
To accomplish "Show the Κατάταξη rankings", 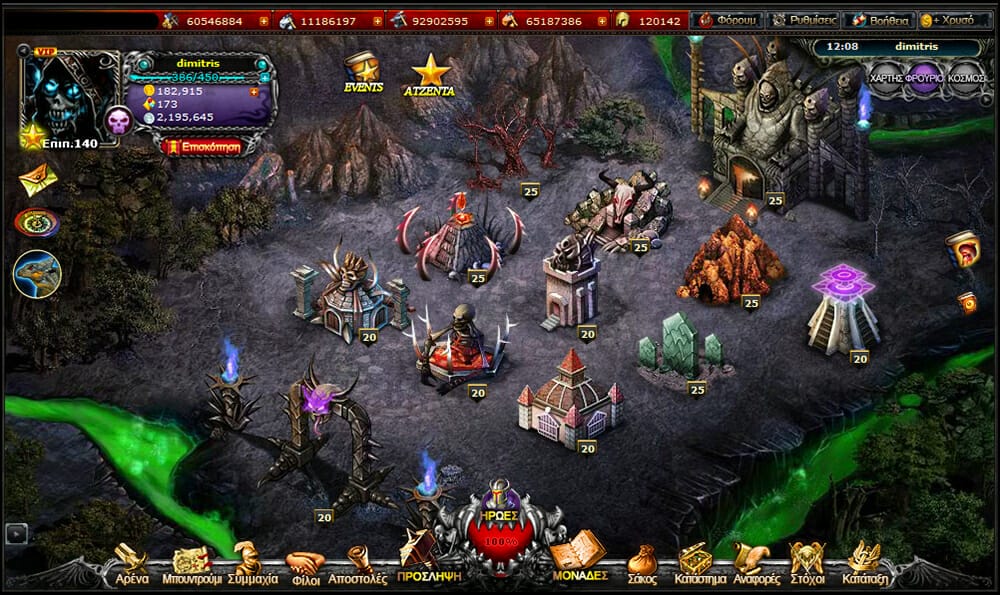I will pos(863,564).
